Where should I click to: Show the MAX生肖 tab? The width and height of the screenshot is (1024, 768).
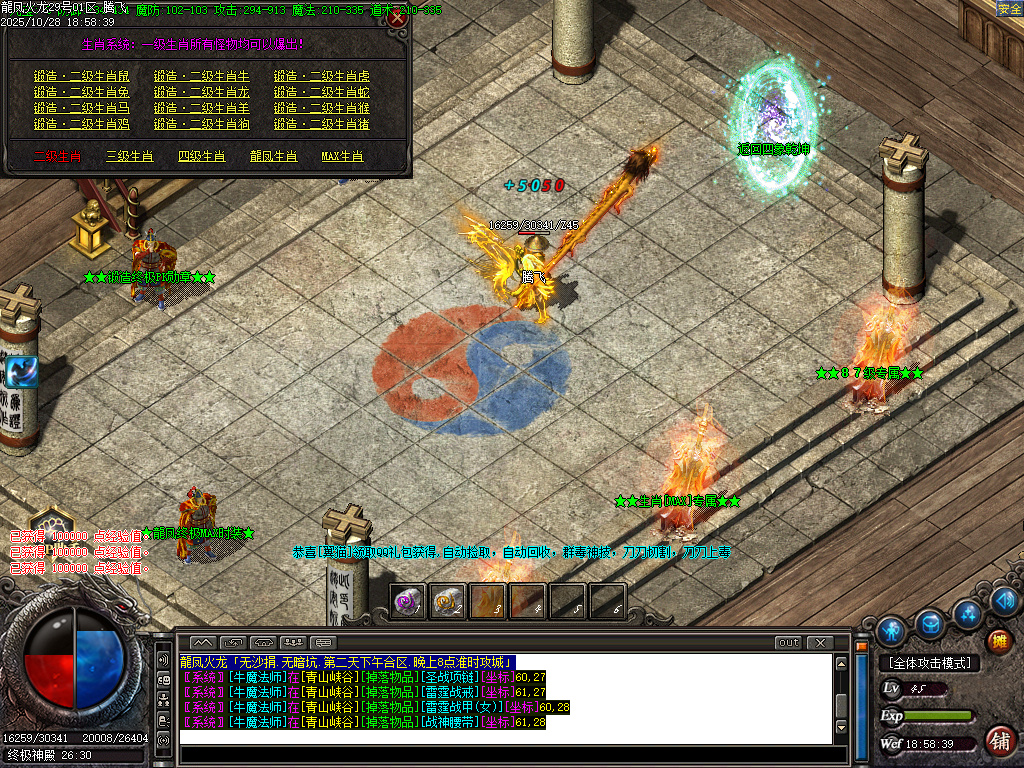[343, 156]
